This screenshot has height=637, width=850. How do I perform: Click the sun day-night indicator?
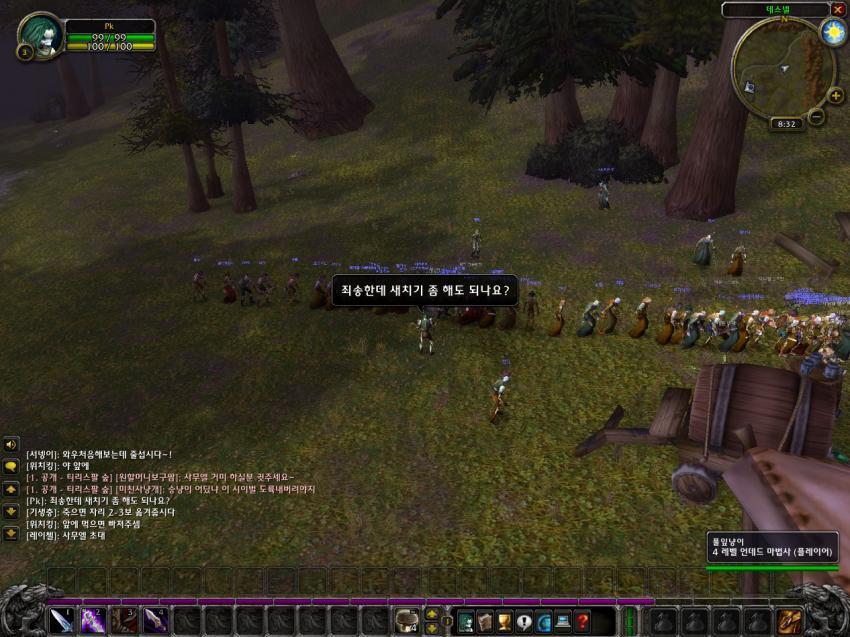click(832, 33)
